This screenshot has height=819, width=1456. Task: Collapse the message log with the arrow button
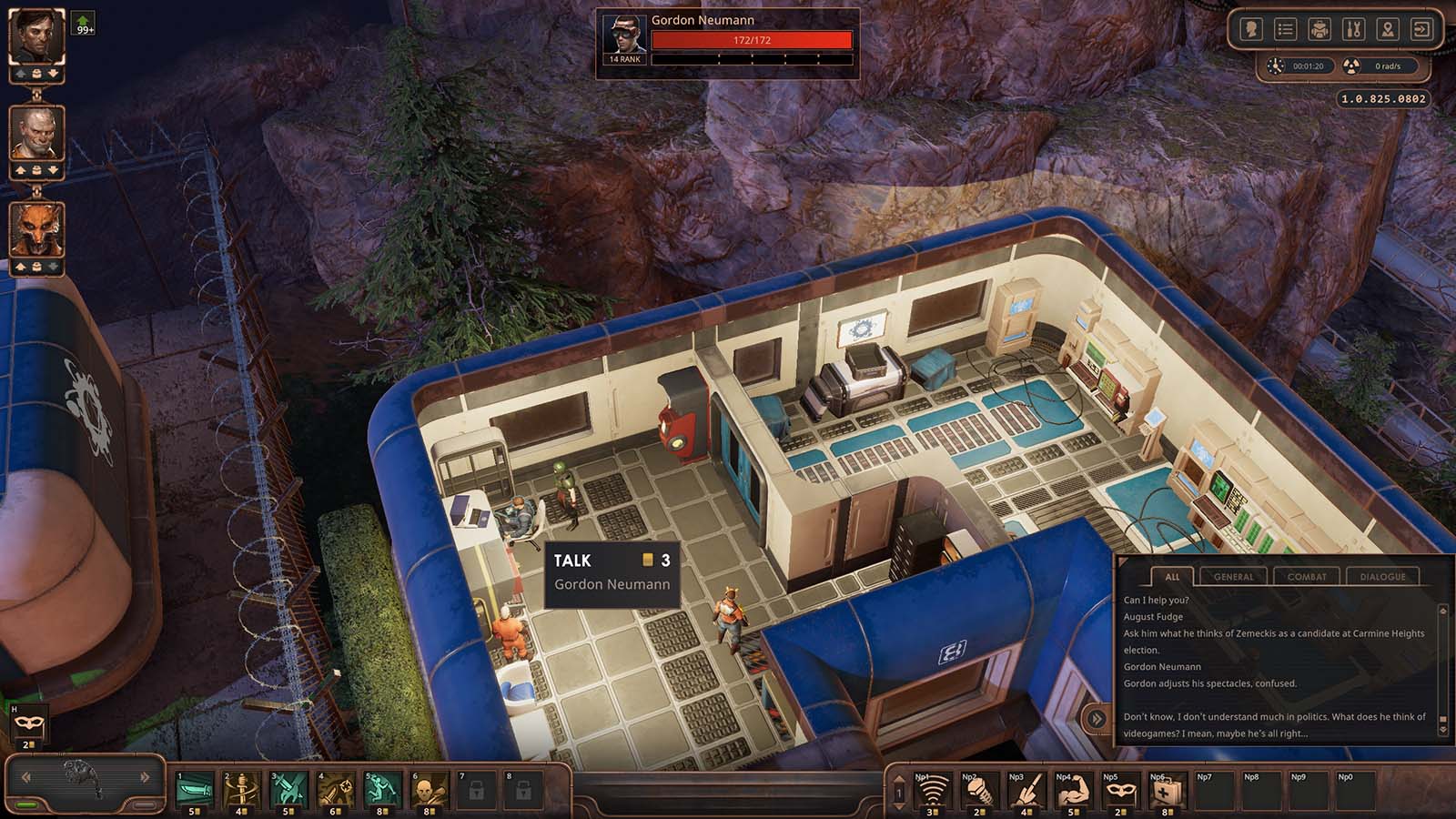[1097, 719]
